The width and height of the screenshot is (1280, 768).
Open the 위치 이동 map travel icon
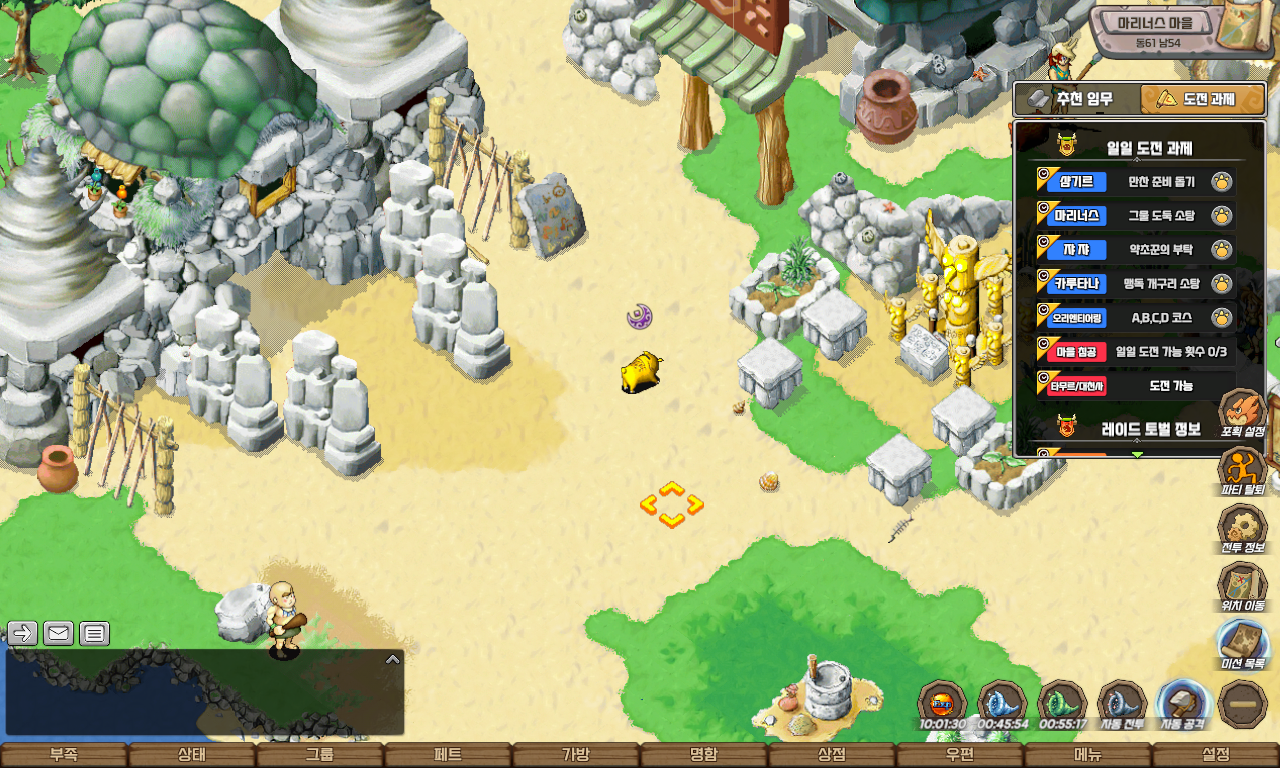tap(1242, 586)
